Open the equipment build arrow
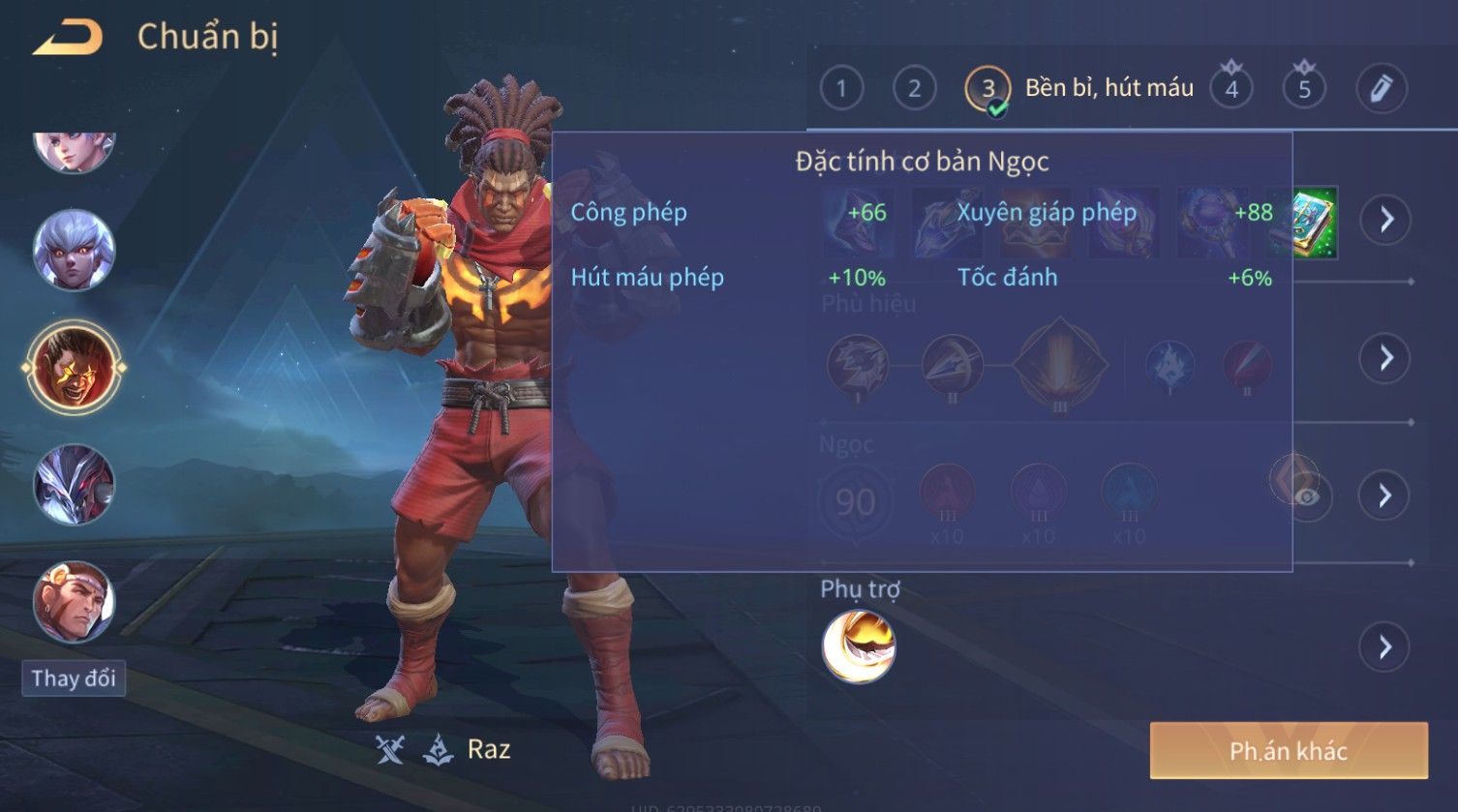 (1385, 220)
